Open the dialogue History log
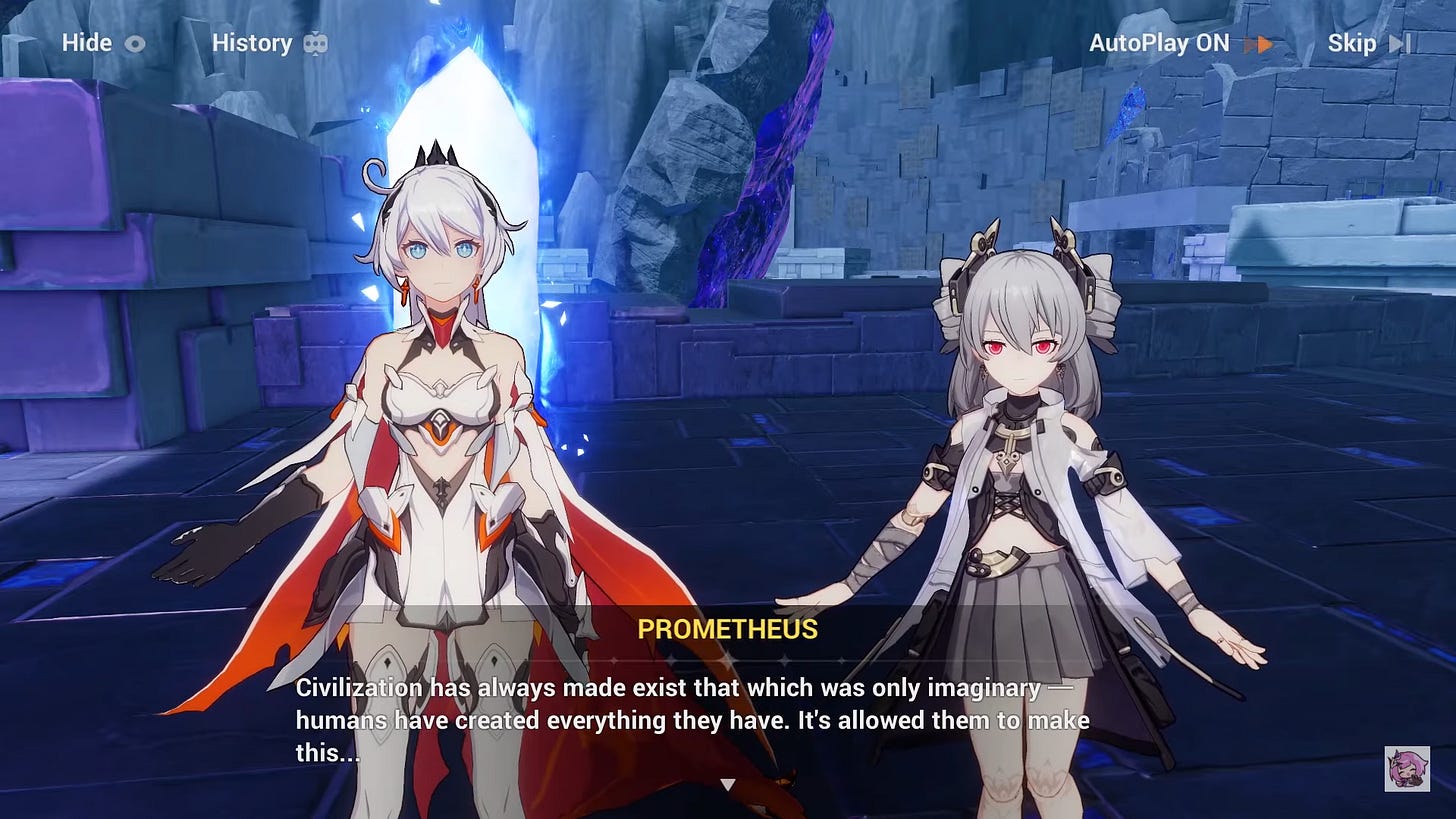Screen dimensions: 1456x819 [x=269, y=43]
